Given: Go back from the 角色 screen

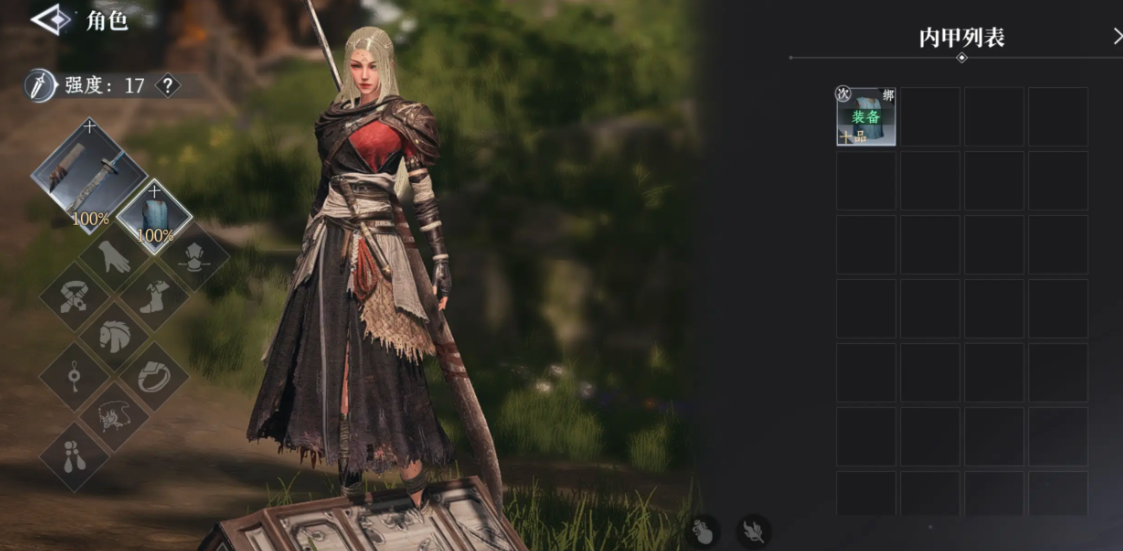Looking at the screenshot, I should click(x=50, y=19).
